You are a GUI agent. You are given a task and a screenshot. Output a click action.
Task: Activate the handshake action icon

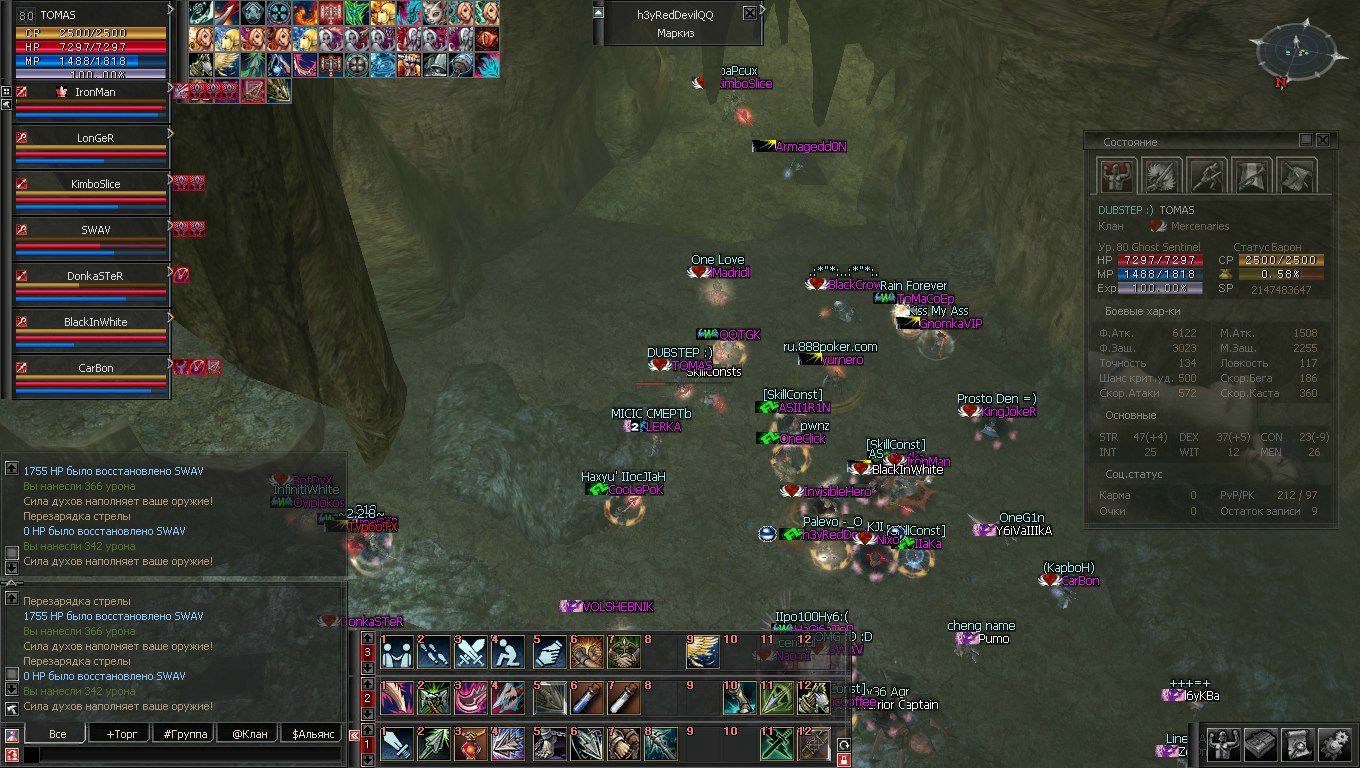(x=624, y=653)
